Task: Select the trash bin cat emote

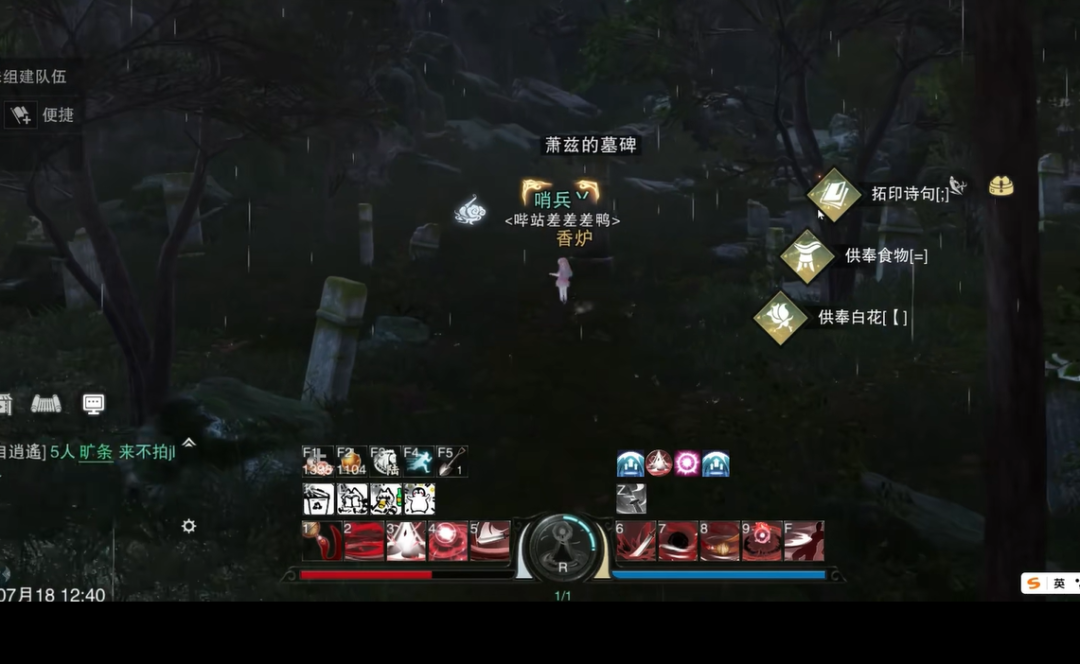Action: tap(319, 499)
